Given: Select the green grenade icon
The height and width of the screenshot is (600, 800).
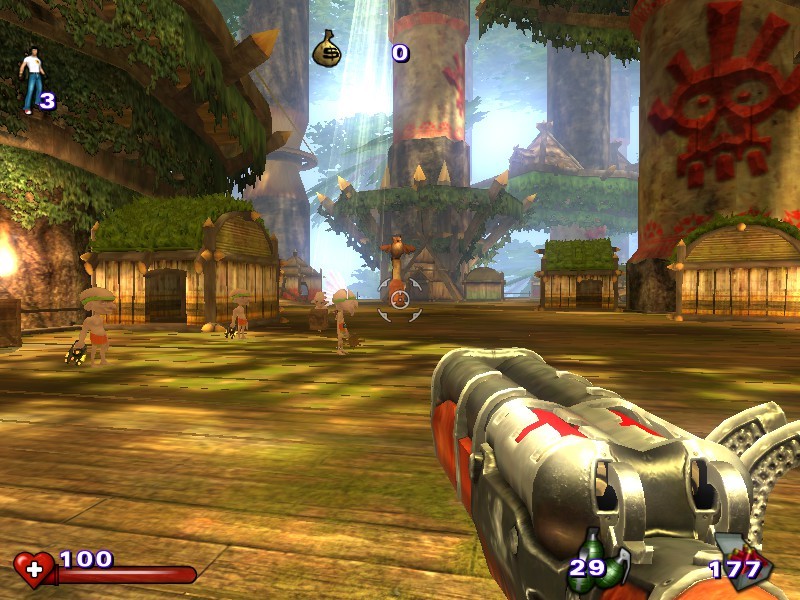Looking at the screenshot, I should point(605,560).
